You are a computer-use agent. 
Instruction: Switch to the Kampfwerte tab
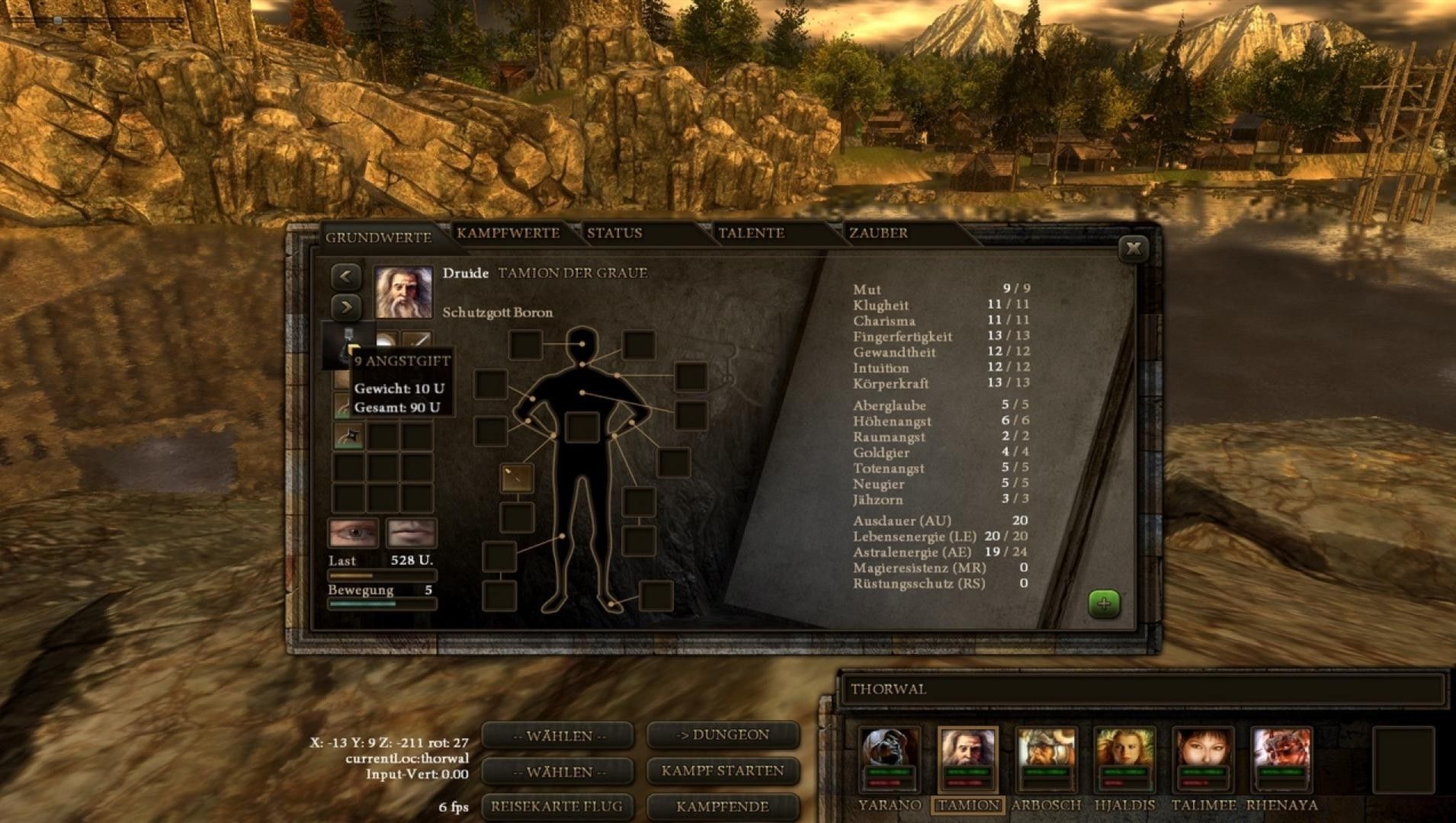(508, 233)
